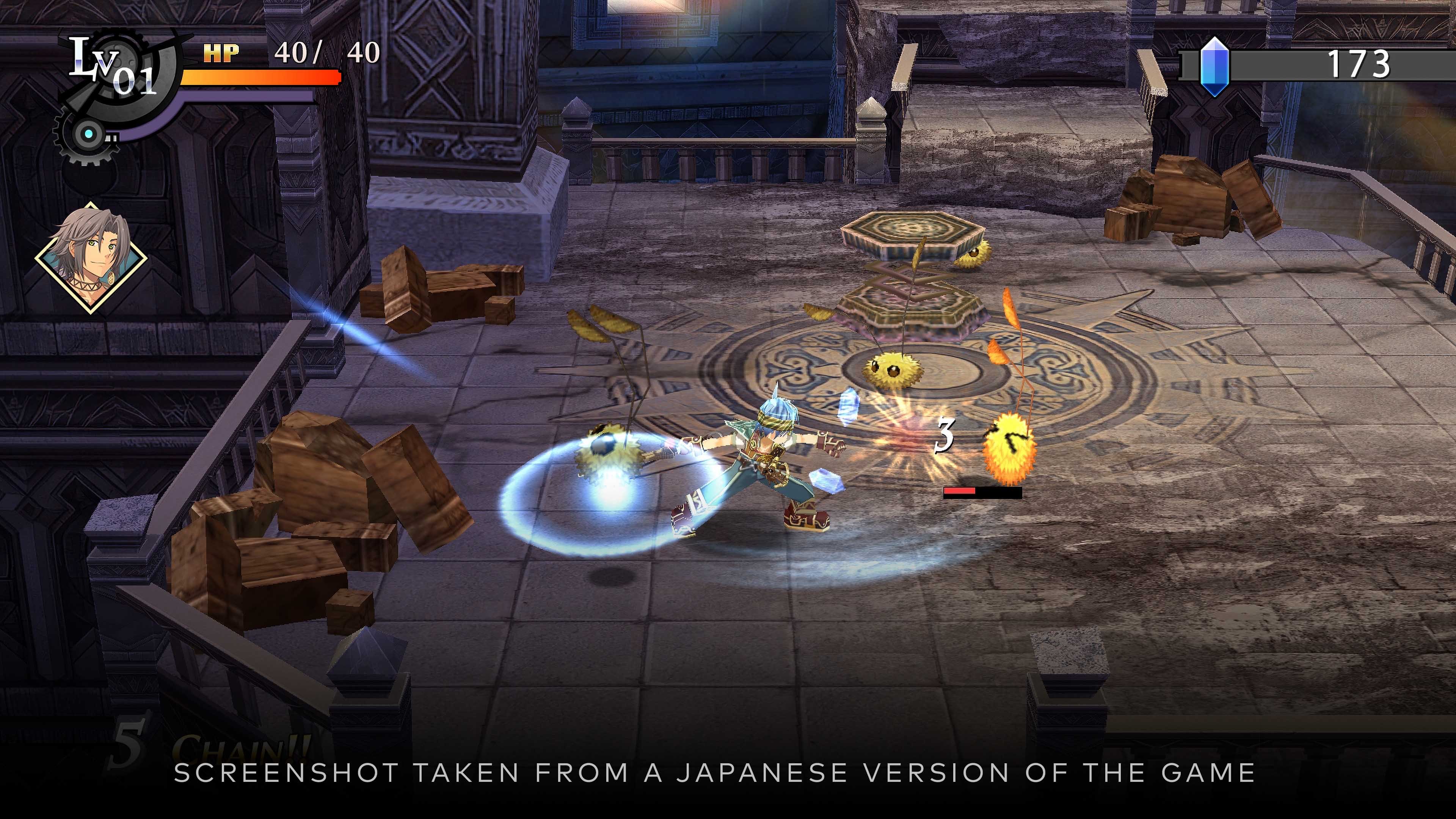Select the gray-haired character portrait
1456x819 pixels.
[x=91, y=258]
